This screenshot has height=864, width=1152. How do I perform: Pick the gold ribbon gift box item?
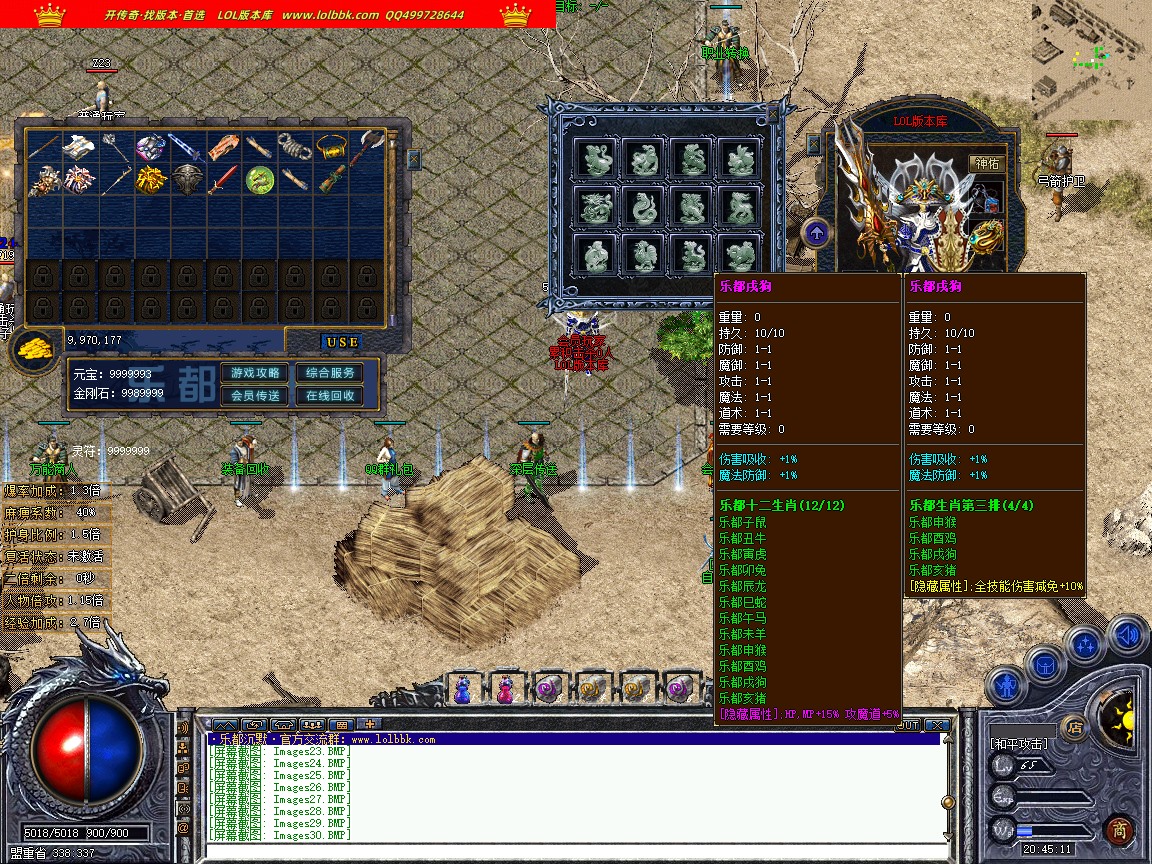(151, 180)
